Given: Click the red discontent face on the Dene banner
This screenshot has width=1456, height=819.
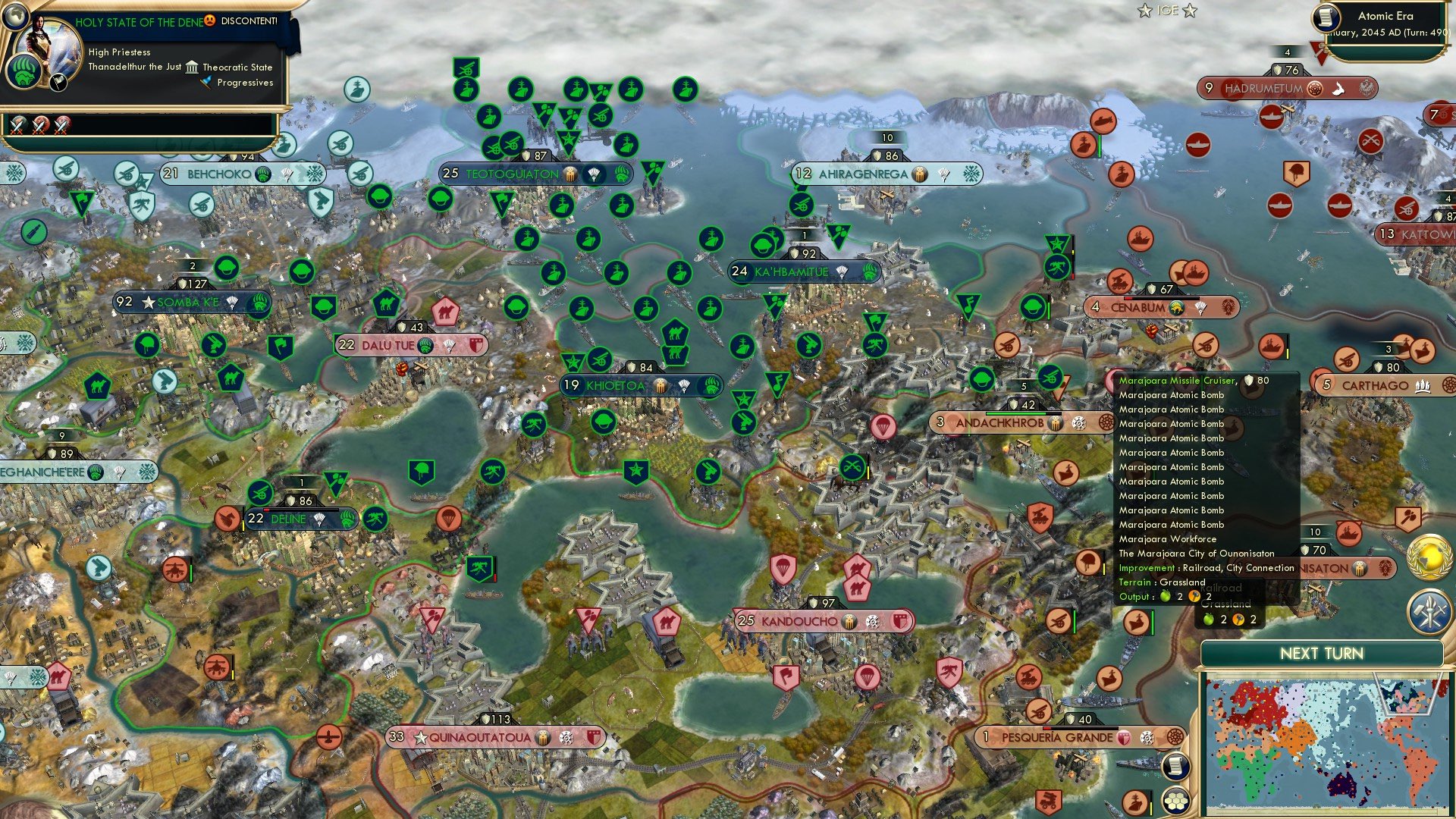Looking at the screenshot, I should (209, 22).
